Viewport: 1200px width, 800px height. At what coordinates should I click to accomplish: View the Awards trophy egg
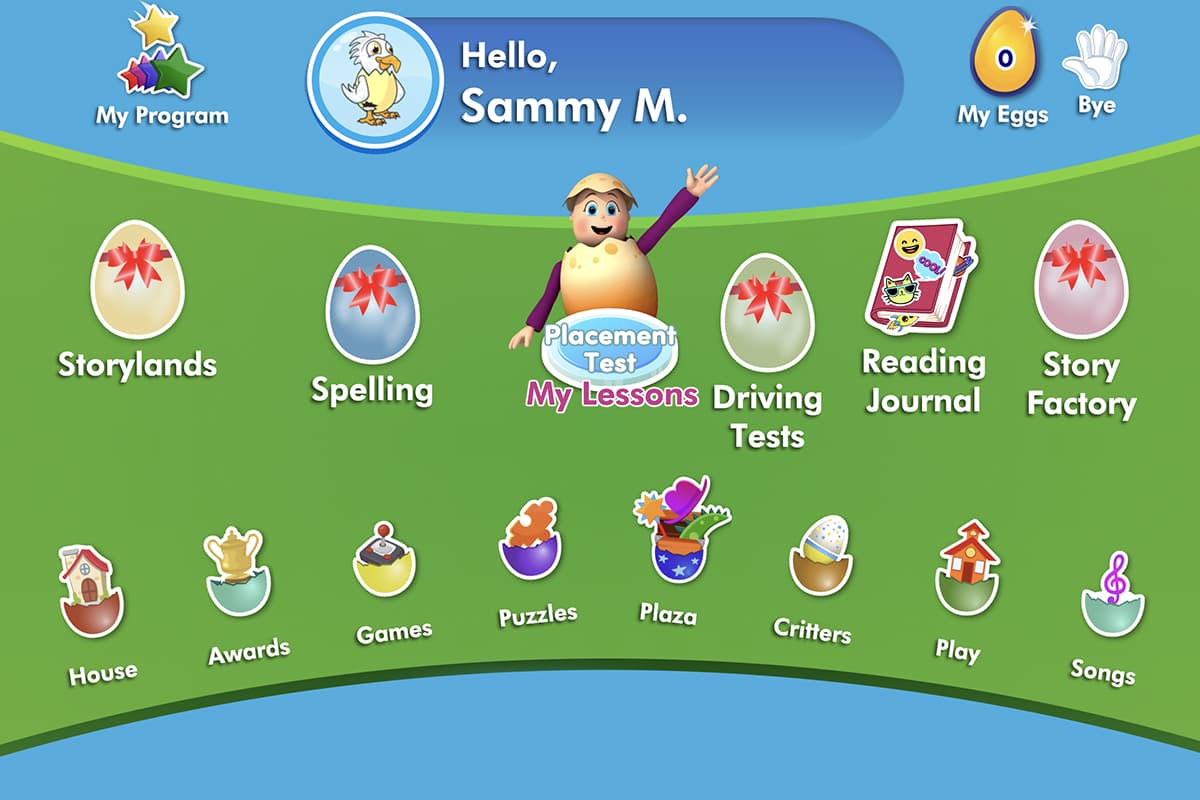(x=235, y=573)
